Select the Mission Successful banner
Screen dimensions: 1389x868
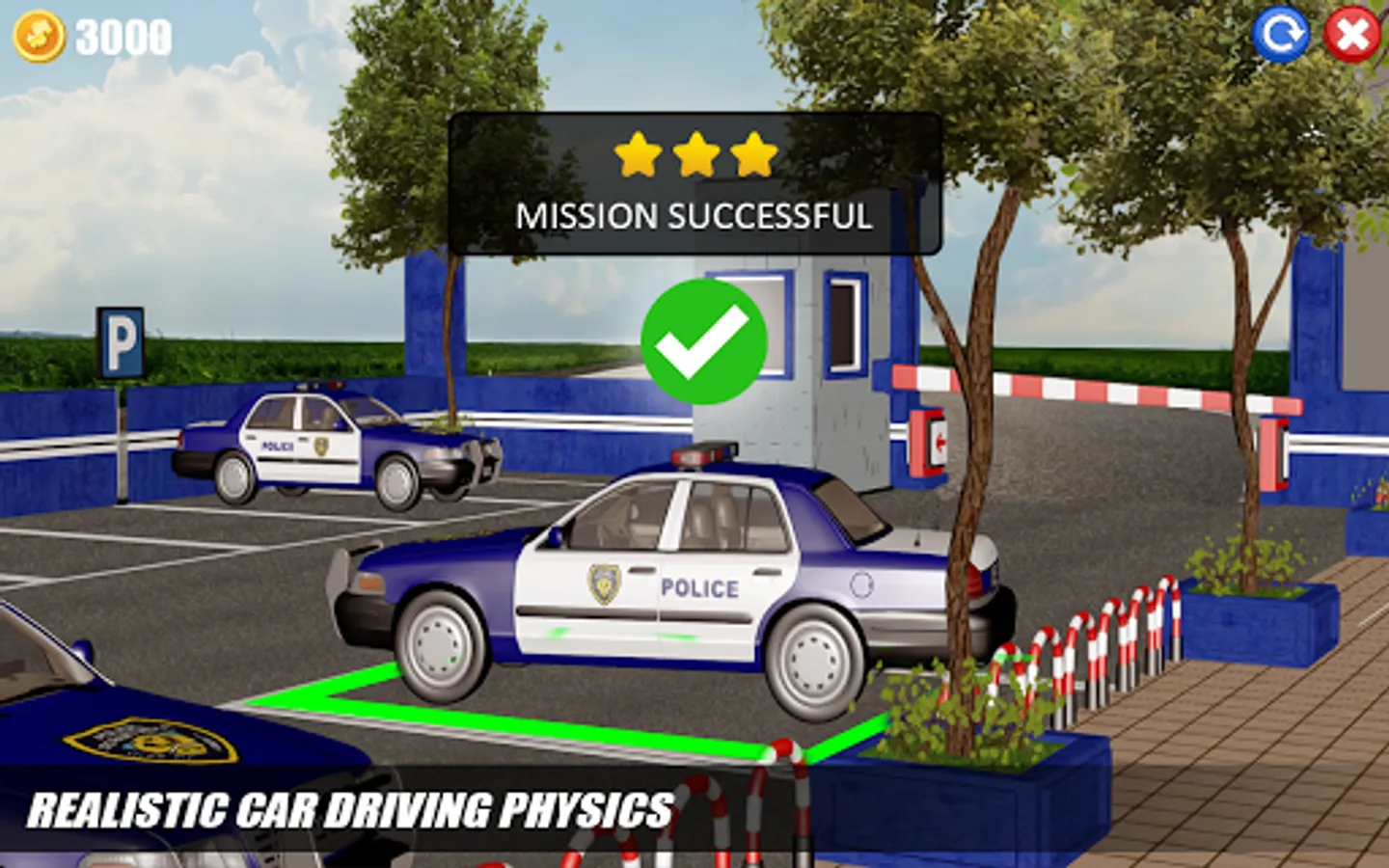(694, 217)
